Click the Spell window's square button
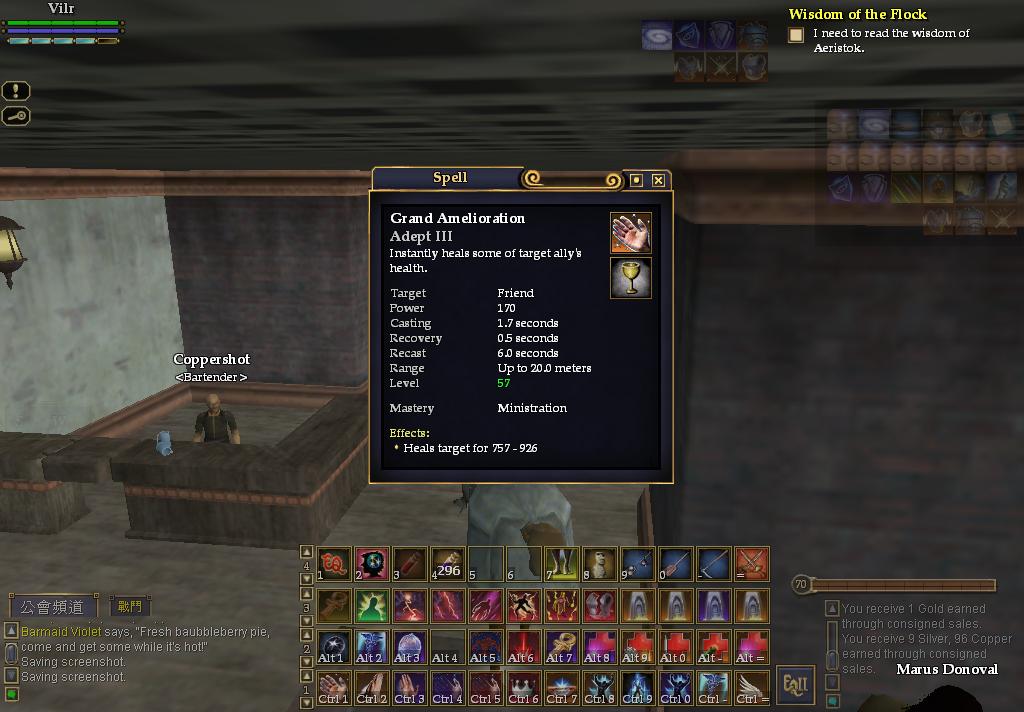Image resolution: width=1024 pixels, height=712 pixels. click(636, 180)
